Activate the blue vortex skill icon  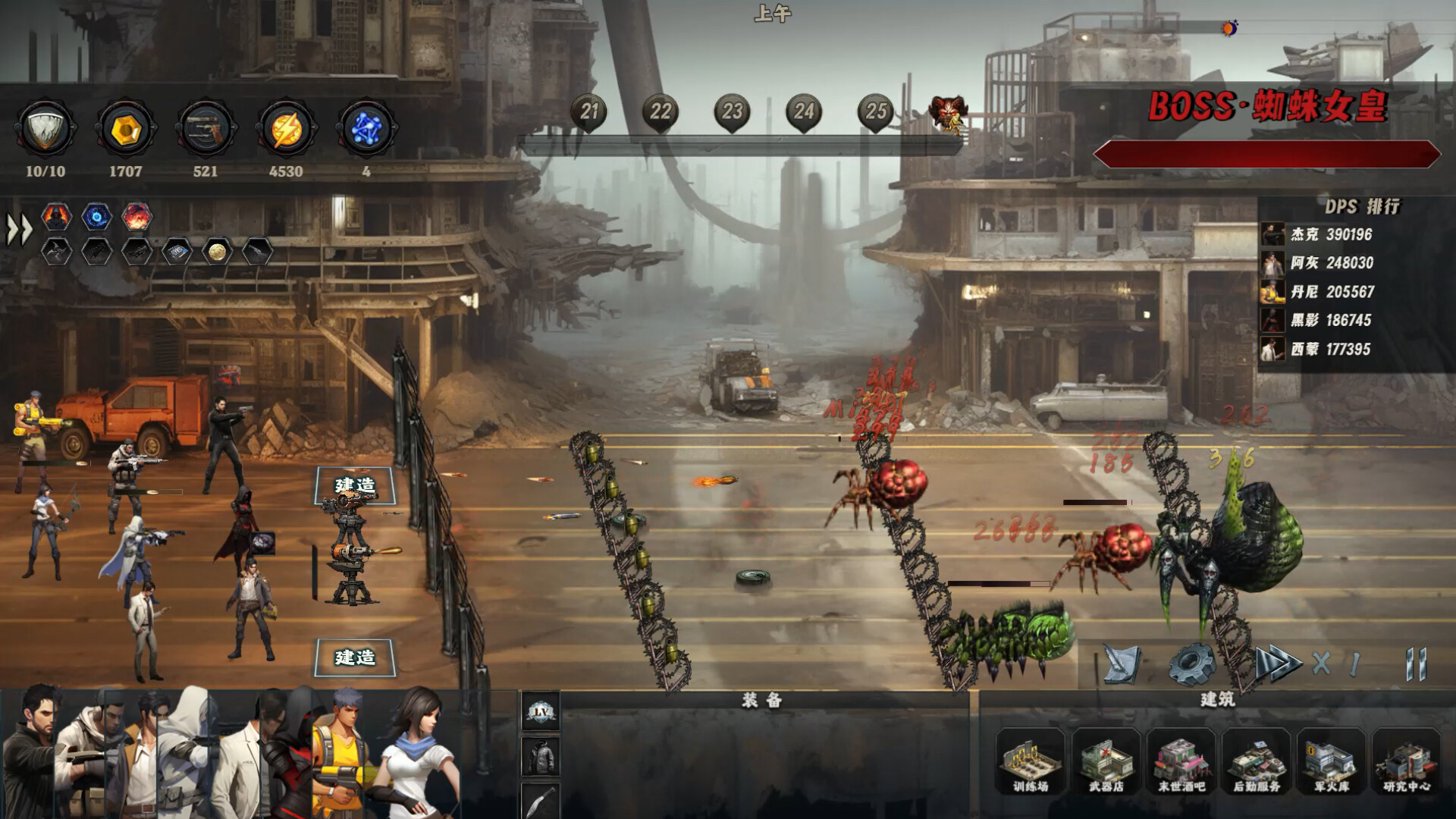[96, 217]
